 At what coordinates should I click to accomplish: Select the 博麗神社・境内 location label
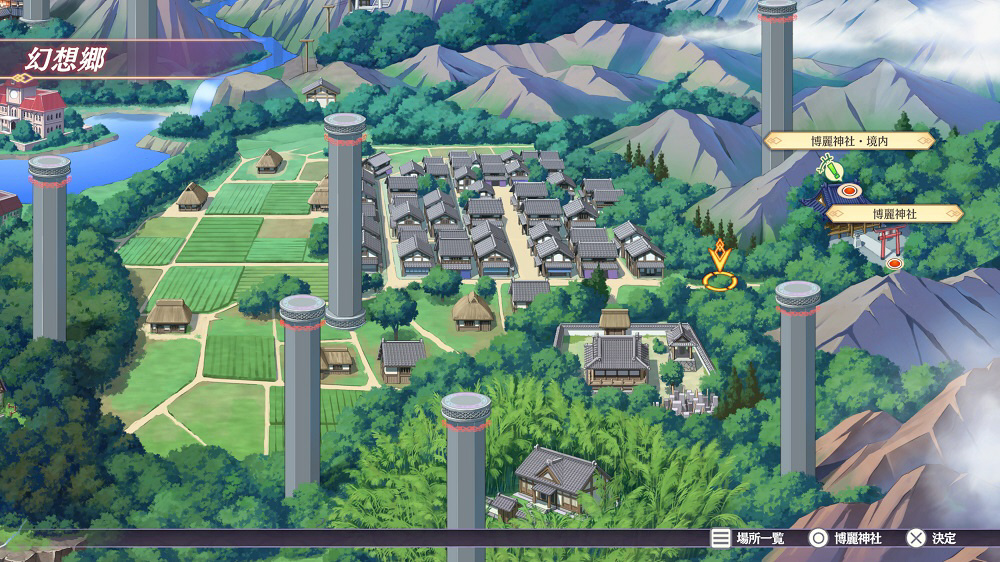[x=849, y=141]
